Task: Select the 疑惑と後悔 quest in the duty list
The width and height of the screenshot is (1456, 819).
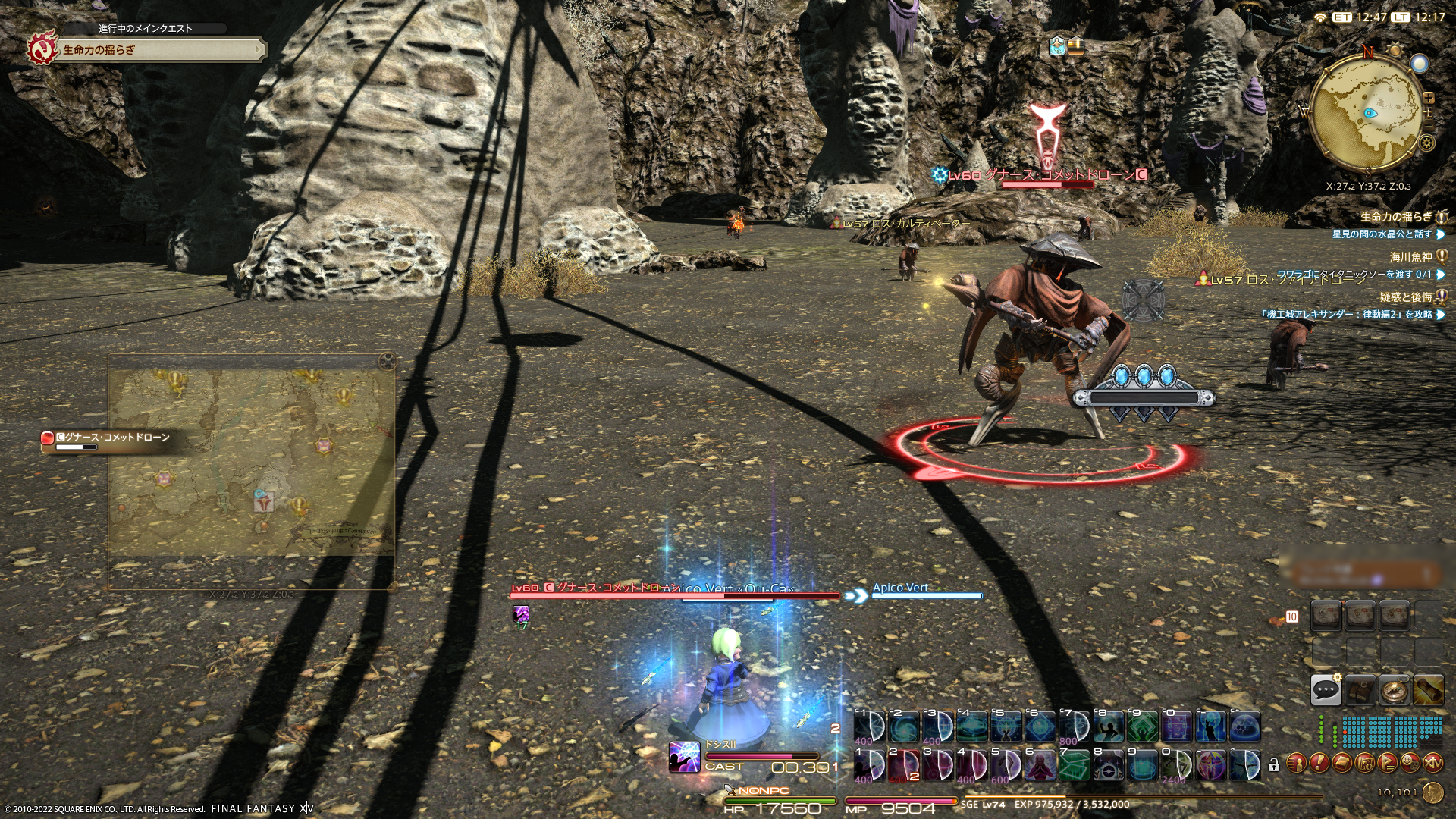Action: [x=1405, y=297]
